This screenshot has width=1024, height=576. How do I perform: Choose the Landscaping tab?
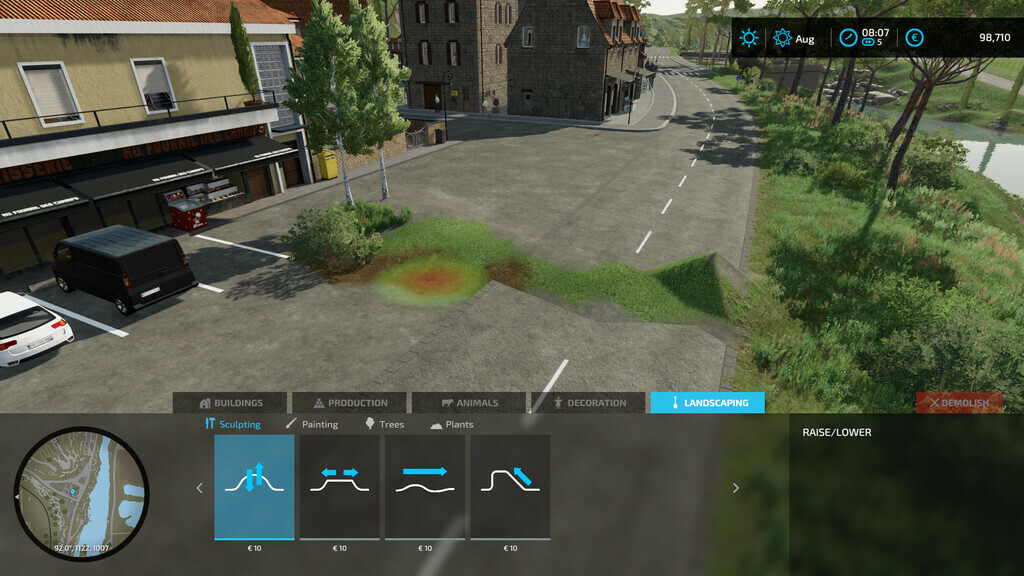(708, 403)
